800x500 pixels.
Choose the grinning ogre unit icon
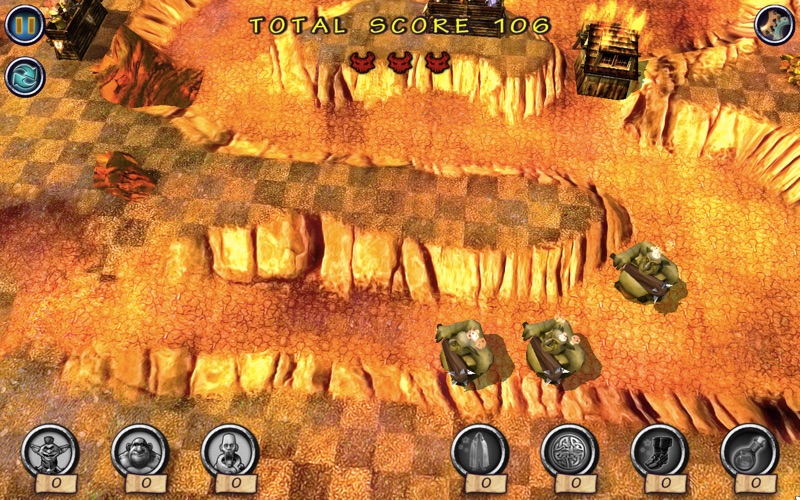(140, 450)
